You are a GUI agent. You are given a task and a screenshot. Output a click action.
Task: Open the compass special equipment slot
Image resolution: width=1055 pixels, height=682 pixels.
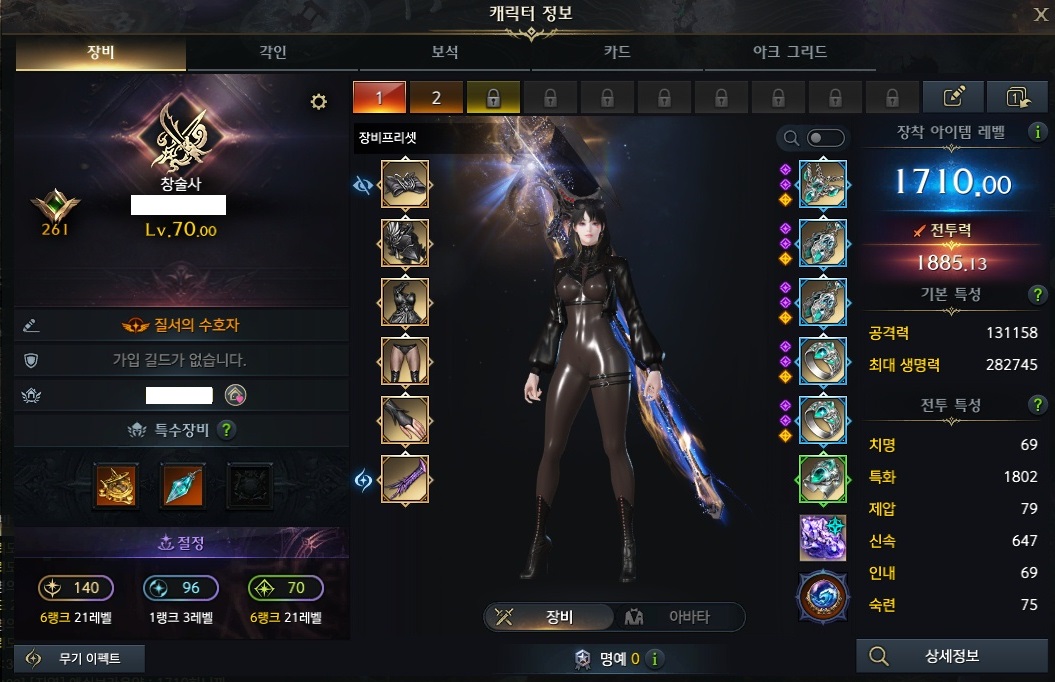[115, 484]
